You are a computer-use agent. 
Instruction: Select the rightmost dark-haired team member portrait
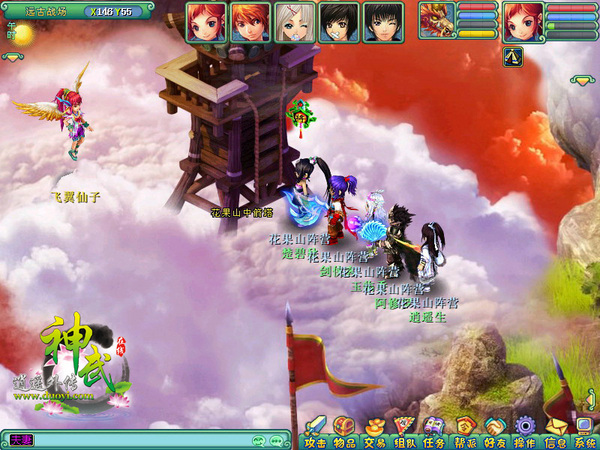click(383, 21)
